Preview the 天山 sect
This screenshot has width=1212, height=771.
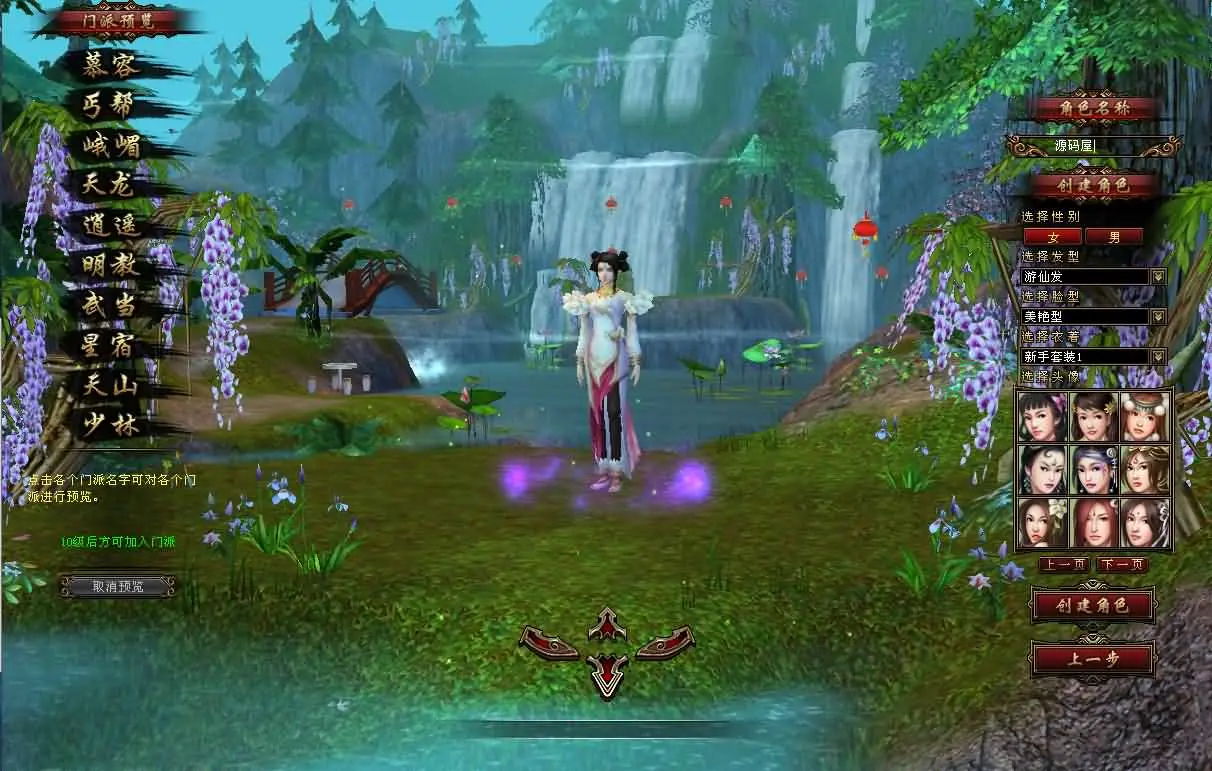coord(111,385)
